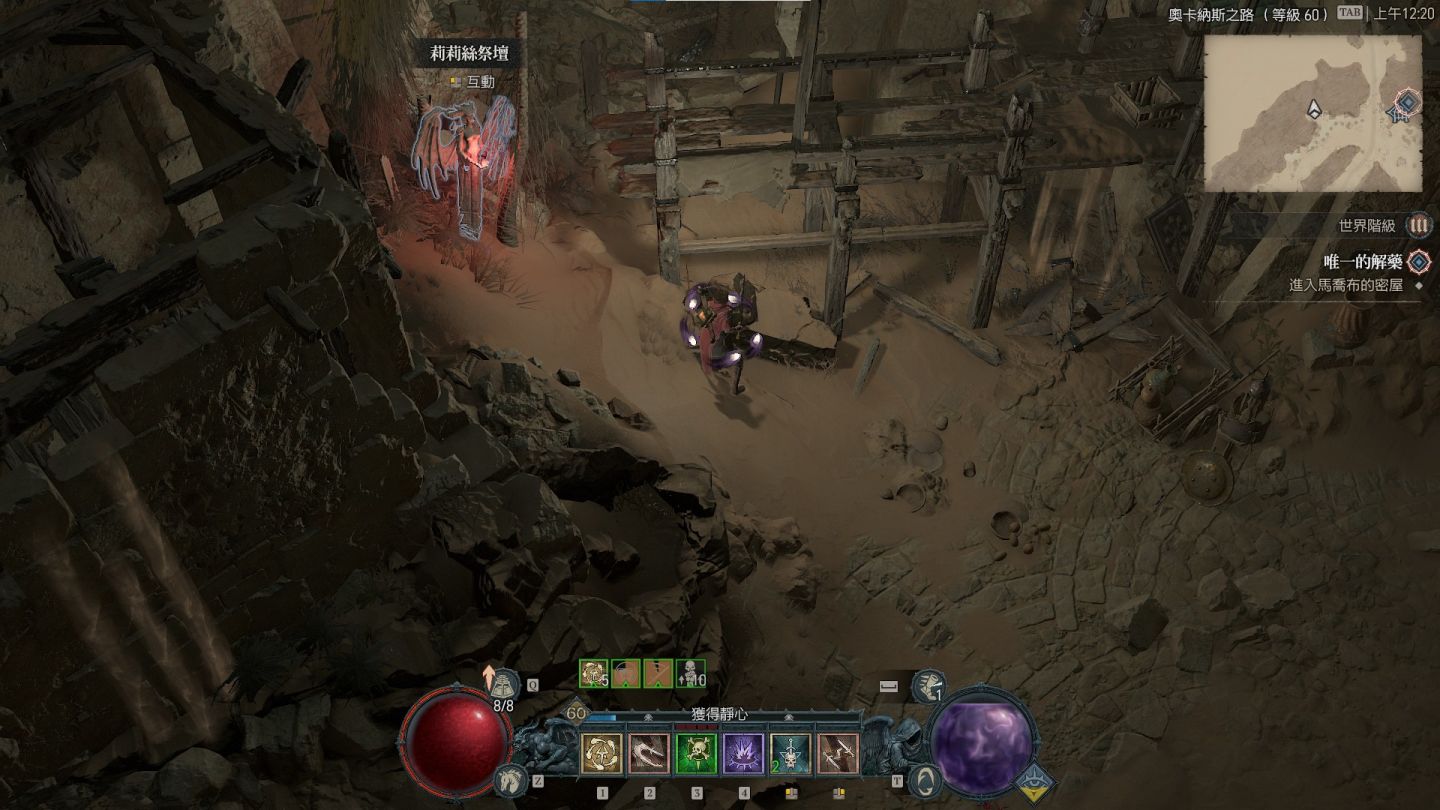Open the minimap in the corner
The height and width of the screenshot is (810, 1440).
point(1312,113)
